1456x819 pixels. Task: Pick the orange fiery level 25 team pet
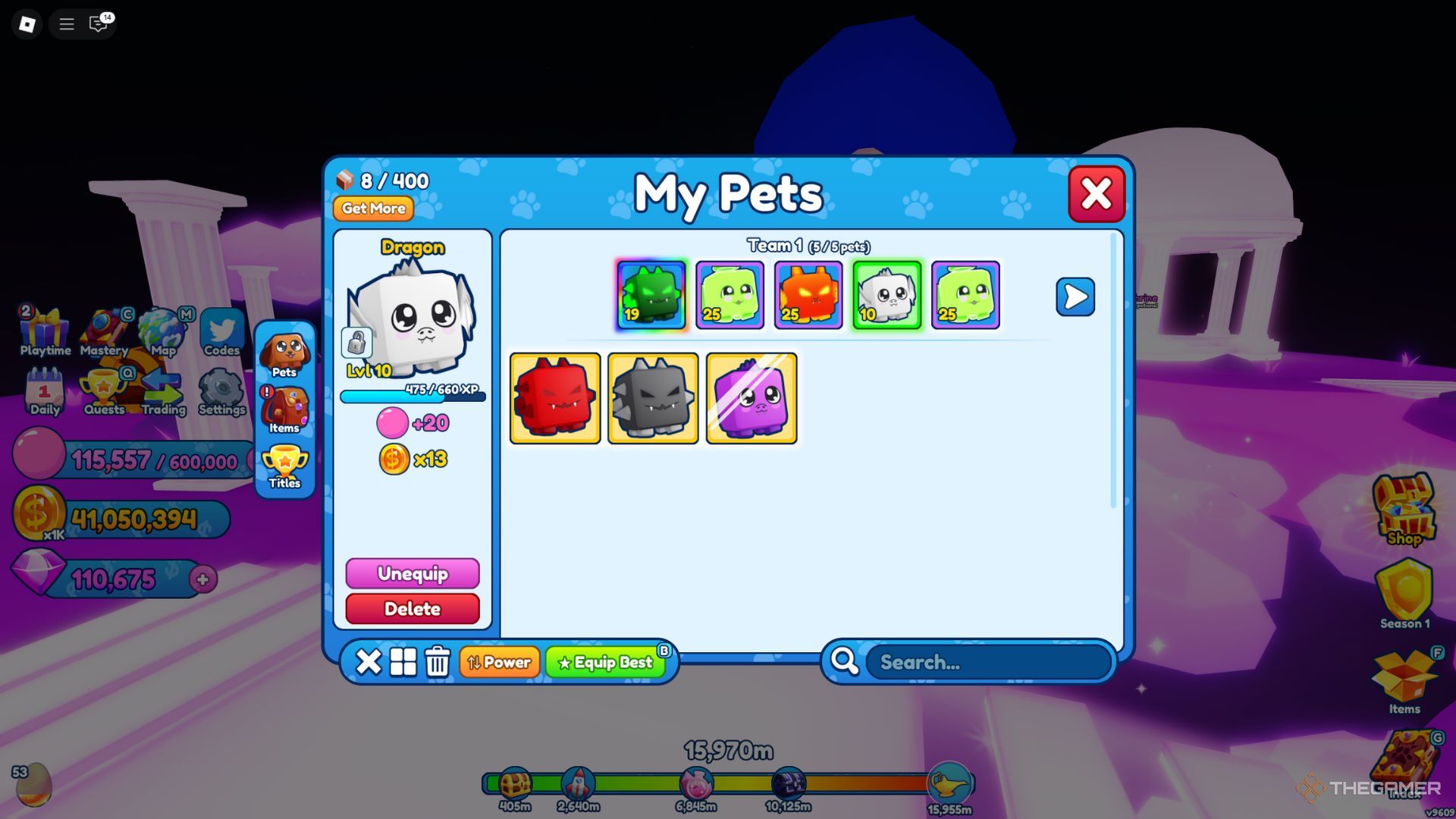point(808,295)
